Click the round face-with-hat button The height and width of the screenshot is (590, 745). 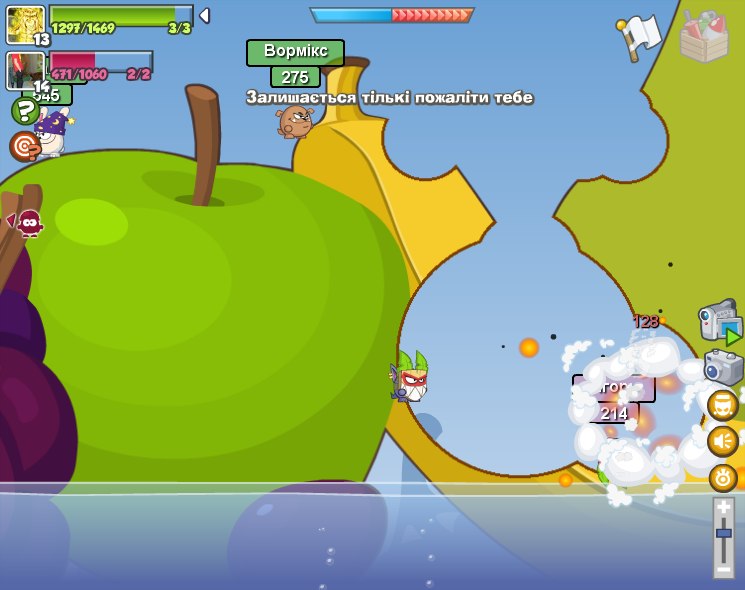tap(722, 405)
